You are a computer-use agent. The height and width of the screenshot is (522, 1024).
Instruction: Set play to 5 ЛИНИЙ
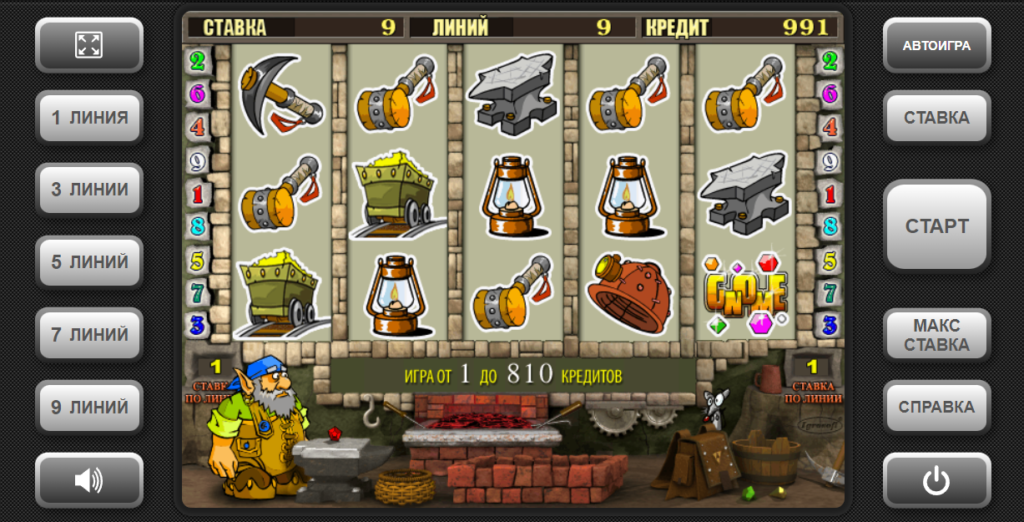click(x=89, y=262)
